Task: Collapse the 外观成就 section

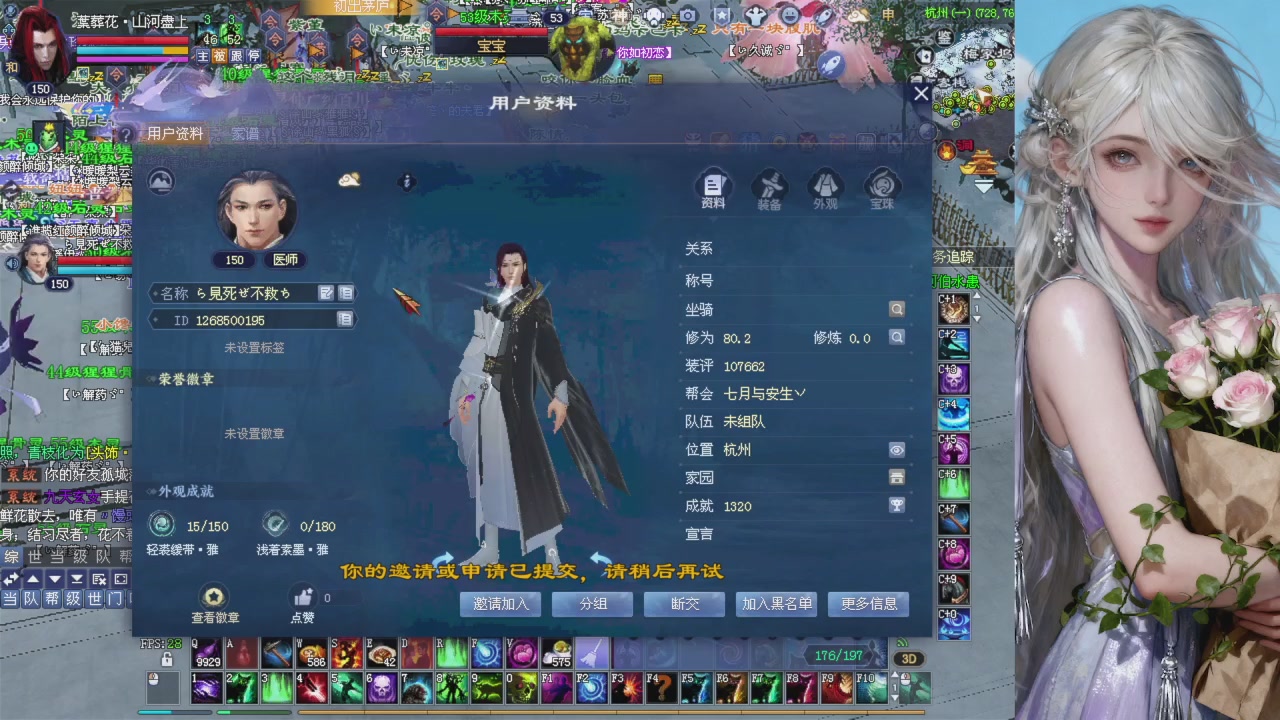Action: tap(148, 491)
